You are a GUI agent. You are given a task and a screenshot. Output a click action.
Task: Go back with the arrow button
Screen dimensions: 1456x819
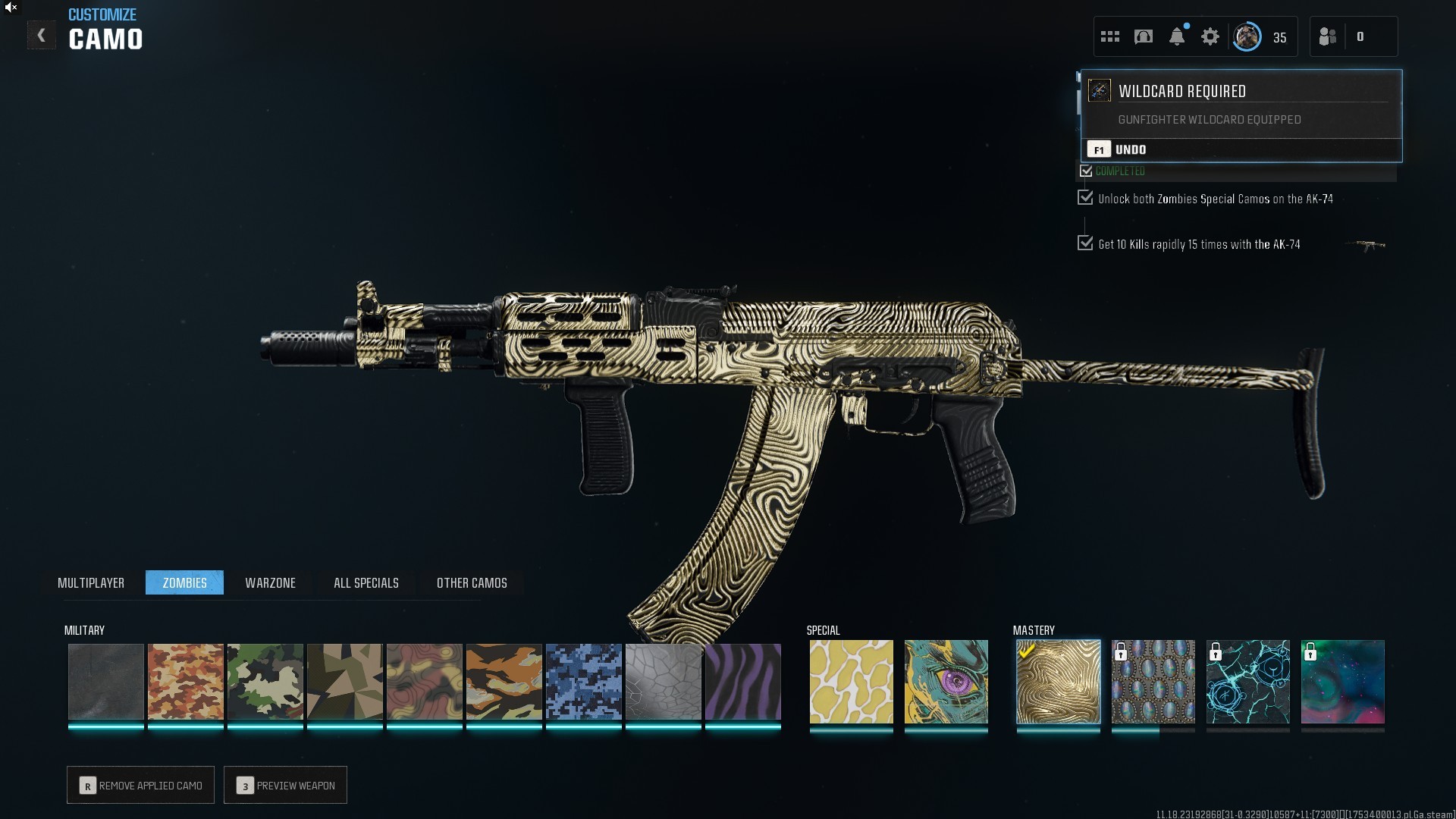(41, 36)
